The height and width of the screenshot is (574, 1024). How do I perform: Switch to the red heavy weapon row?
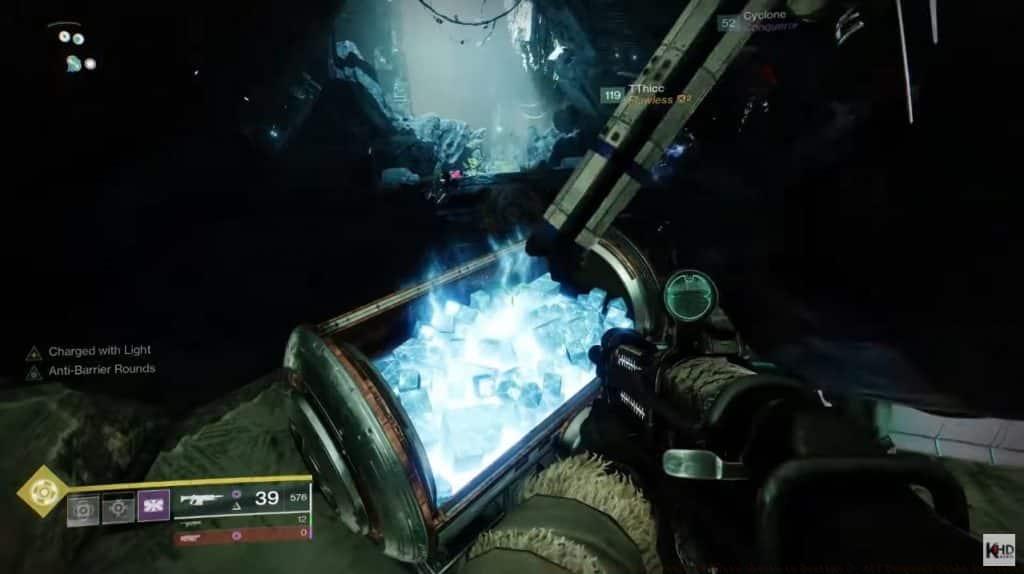click(241, 537)
